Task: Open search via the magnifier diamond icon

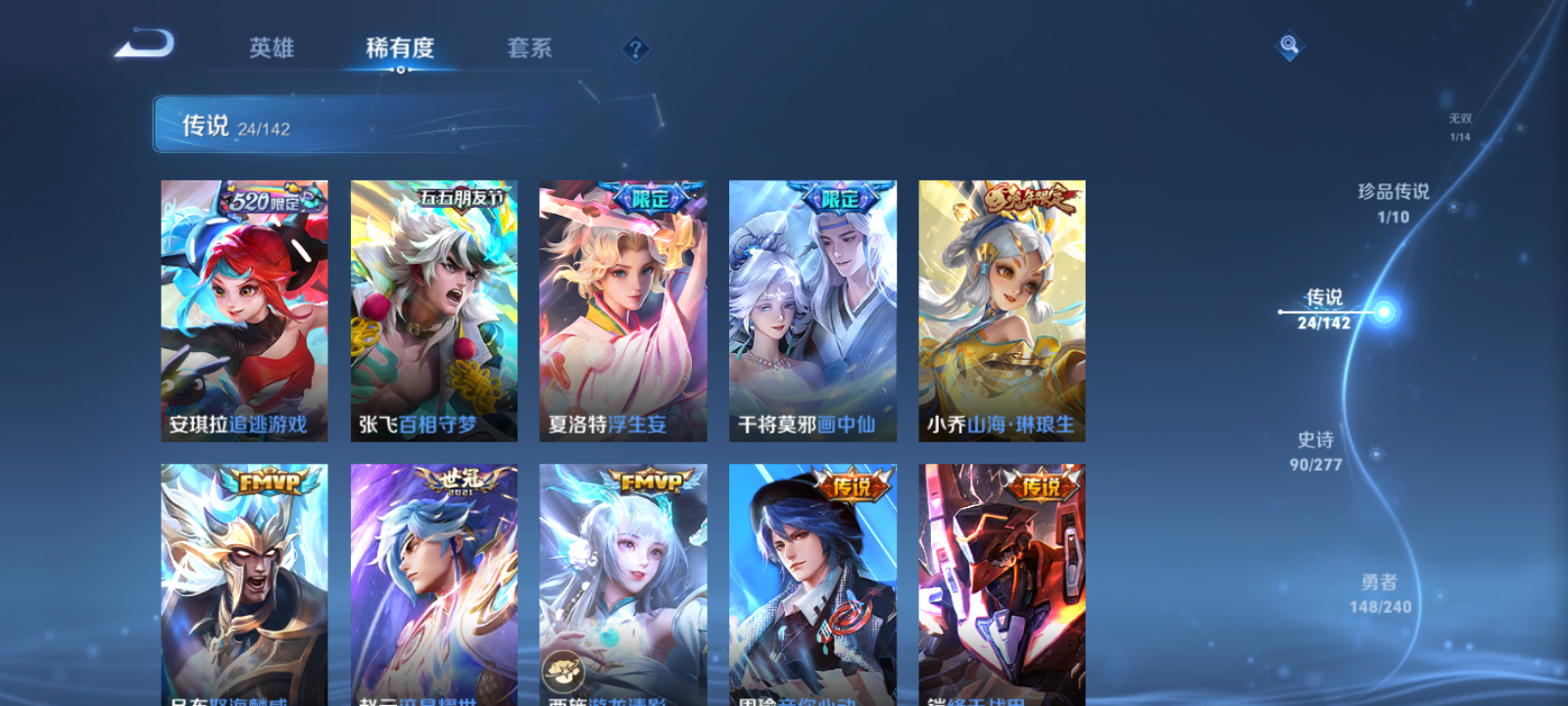Action: [1289, 45]
